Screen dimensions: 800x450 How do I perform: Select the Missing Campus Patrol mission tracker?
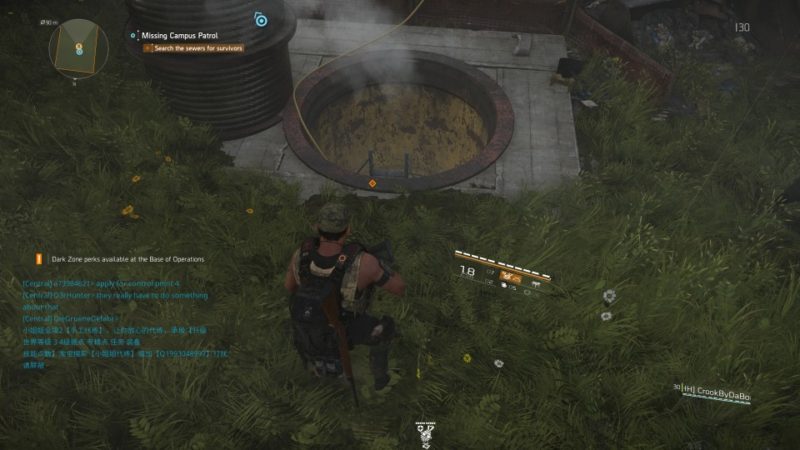[180, 35]
